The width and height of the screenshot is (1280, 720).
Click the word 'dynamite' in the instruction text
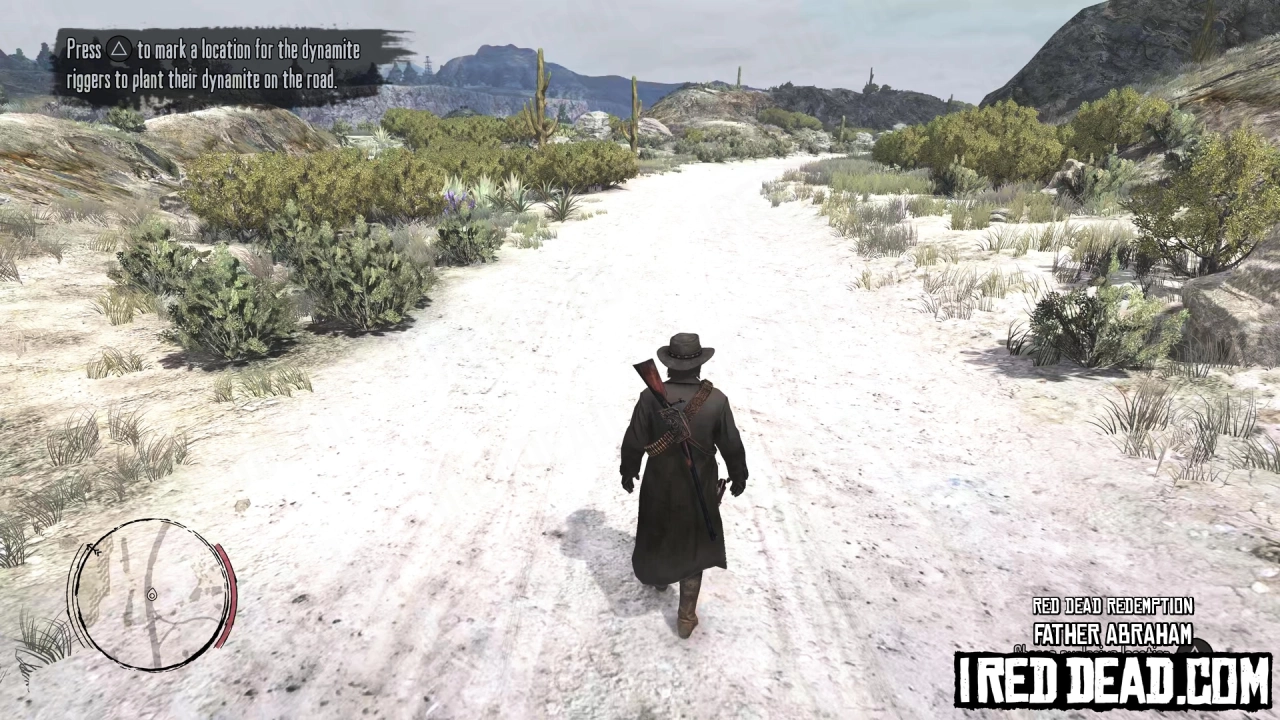(x=333, y=50)
